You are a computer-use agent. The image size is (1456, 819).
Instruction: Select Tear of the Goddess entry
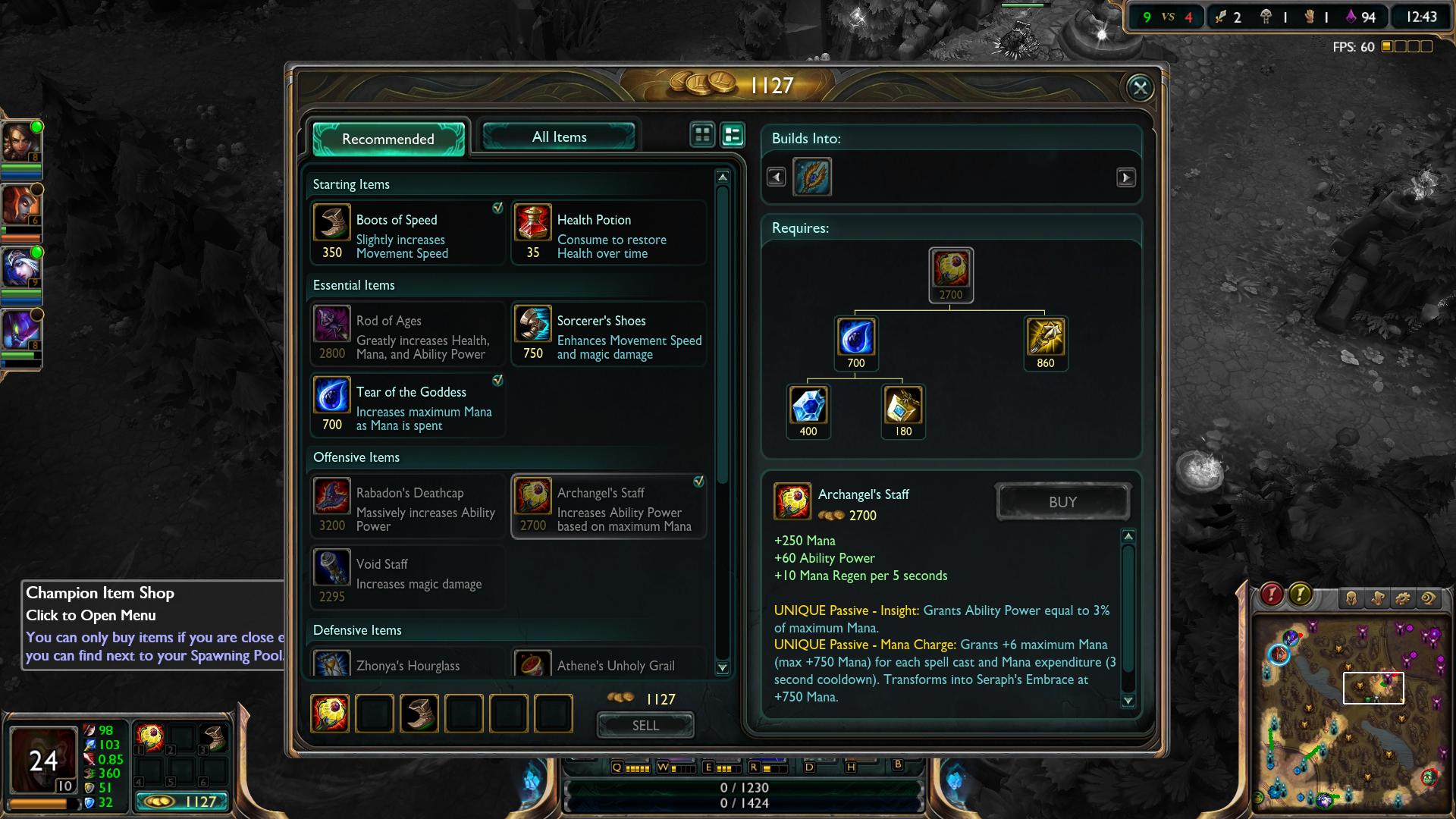407,406
